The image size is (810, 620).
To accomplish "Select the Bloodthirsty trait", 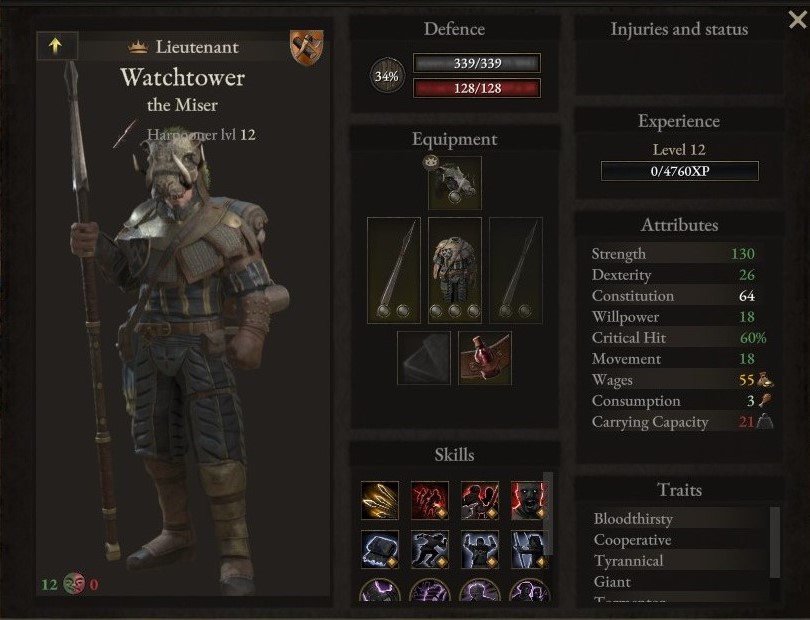I will tap(633, 519).
